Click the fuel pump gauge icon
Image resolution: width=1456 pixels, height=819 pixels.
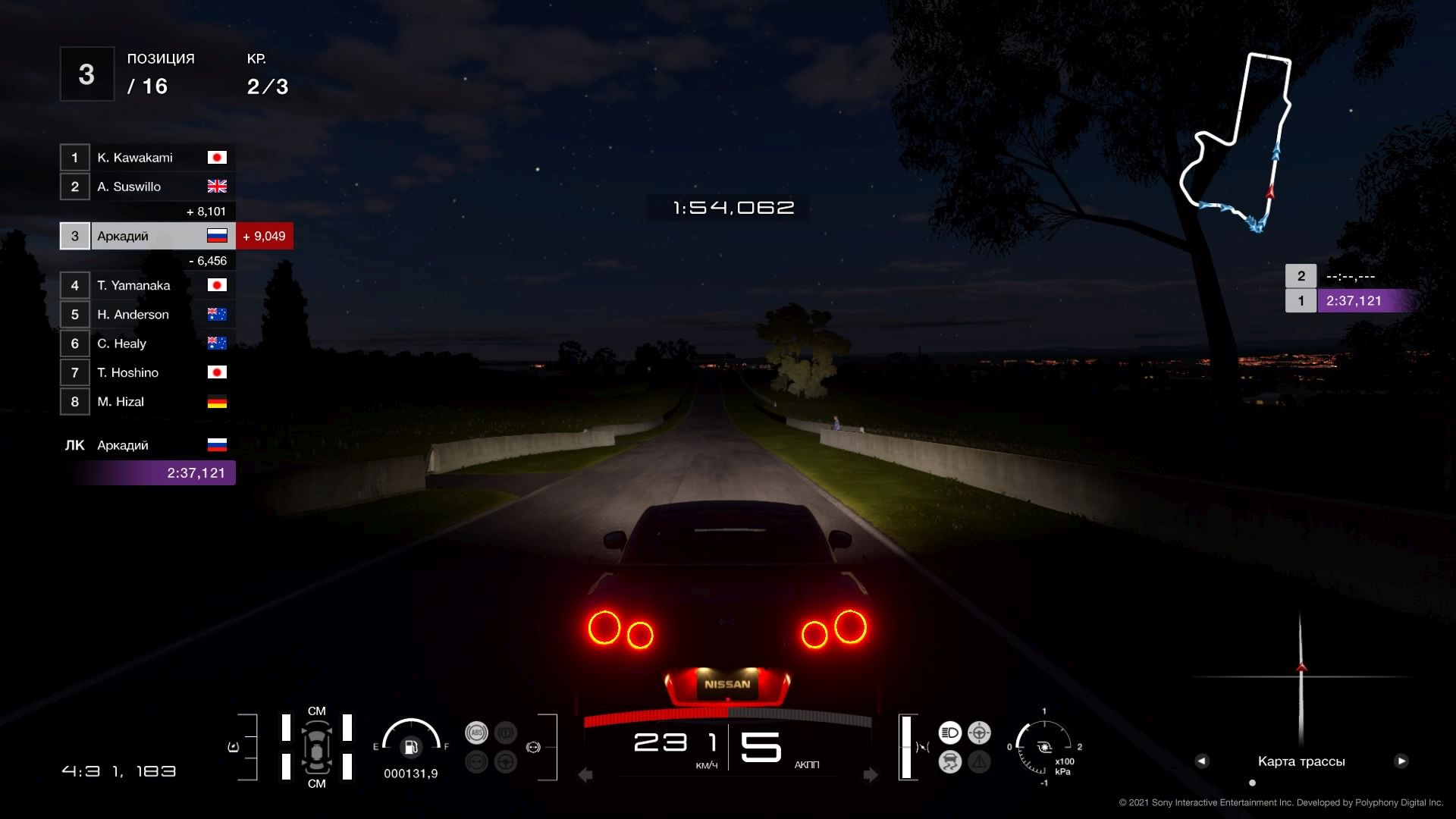click(411, 748)
